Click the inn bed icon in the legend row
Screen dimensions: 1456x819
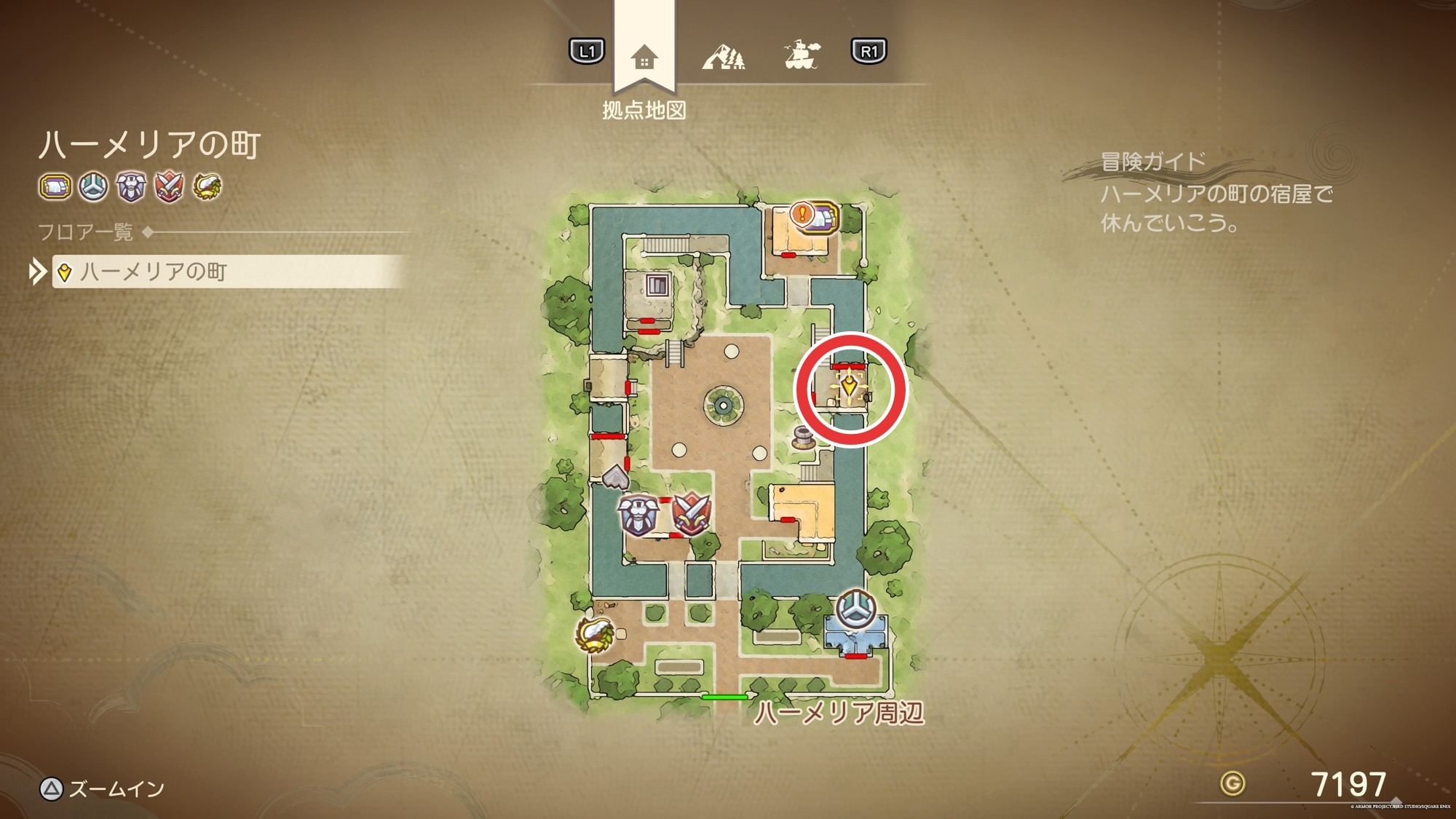pyautogui.click(x=55, y=187)
